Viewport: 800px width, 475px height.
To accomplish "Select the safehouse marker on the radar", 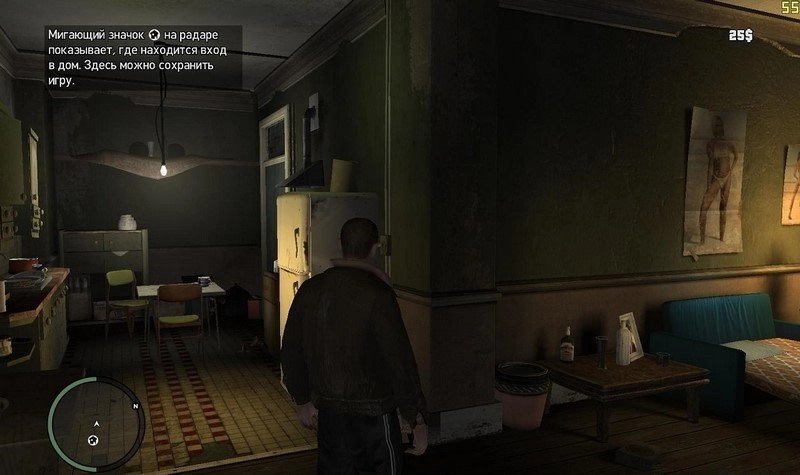I will (x=94, y=441).
